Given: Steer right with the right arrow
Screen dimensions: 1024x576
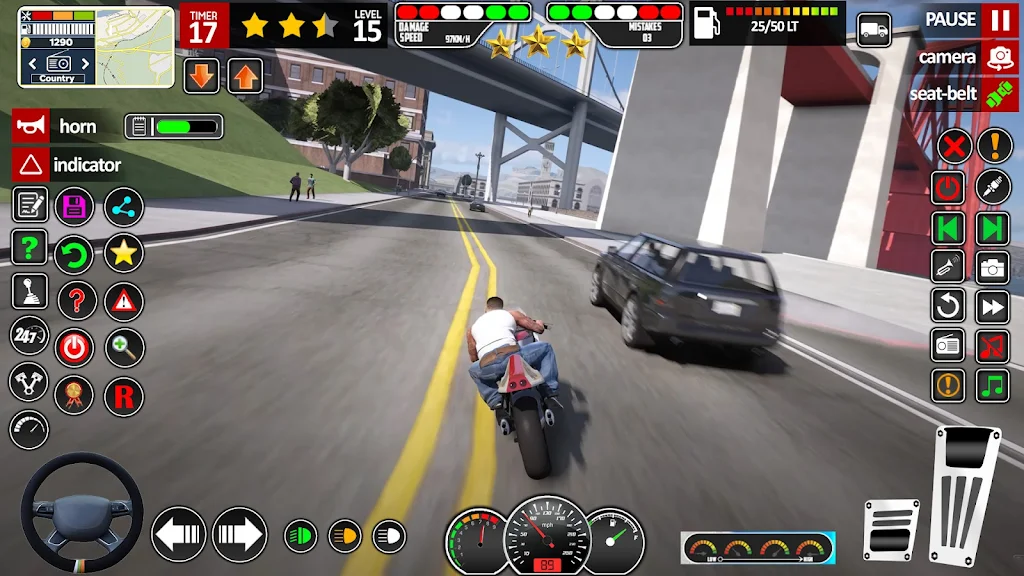Looking at the screenshot, I should click(x=239, y=534).
